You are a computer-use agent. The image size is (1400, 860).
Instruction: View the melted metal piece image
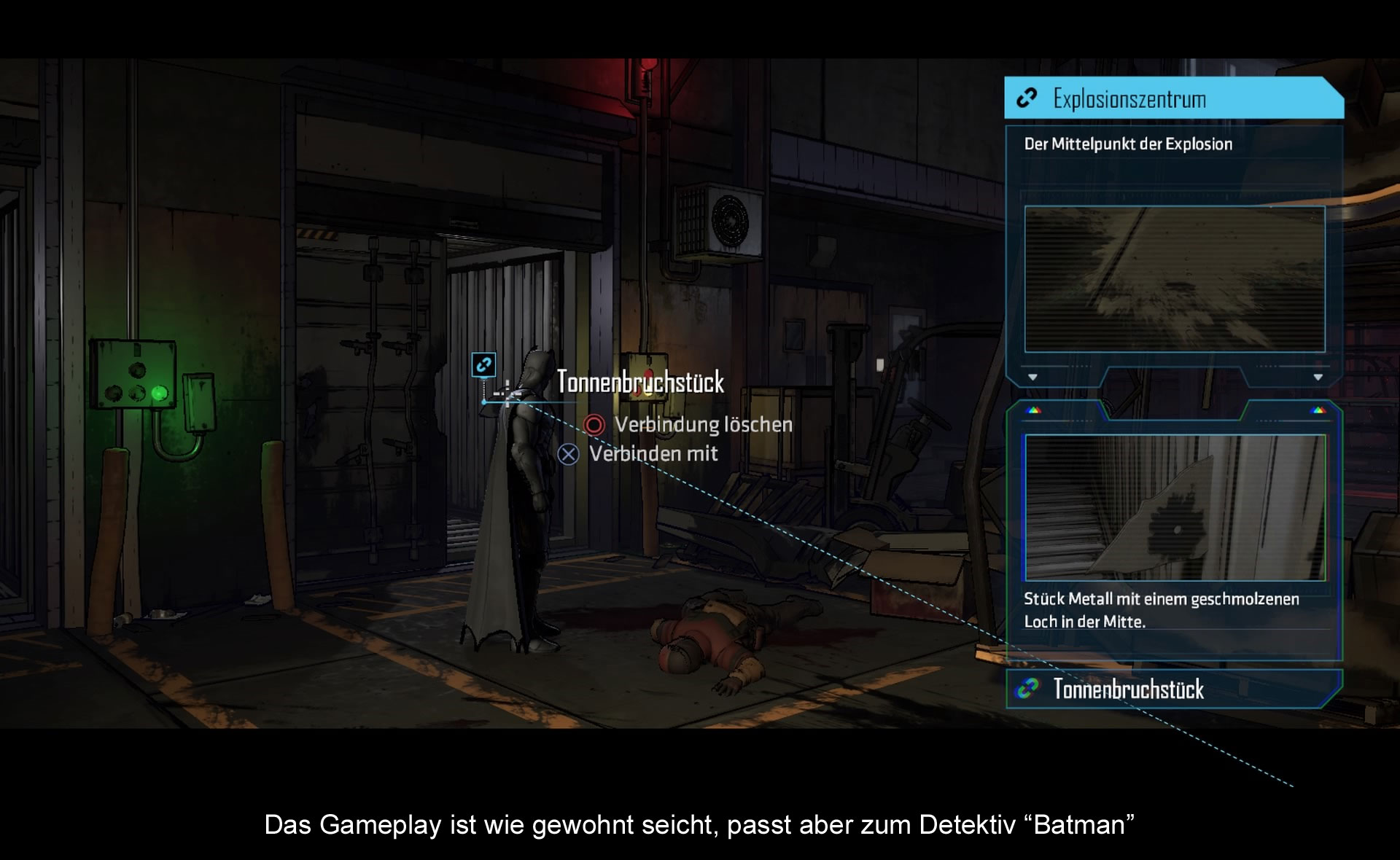[x=1174, y=507]
